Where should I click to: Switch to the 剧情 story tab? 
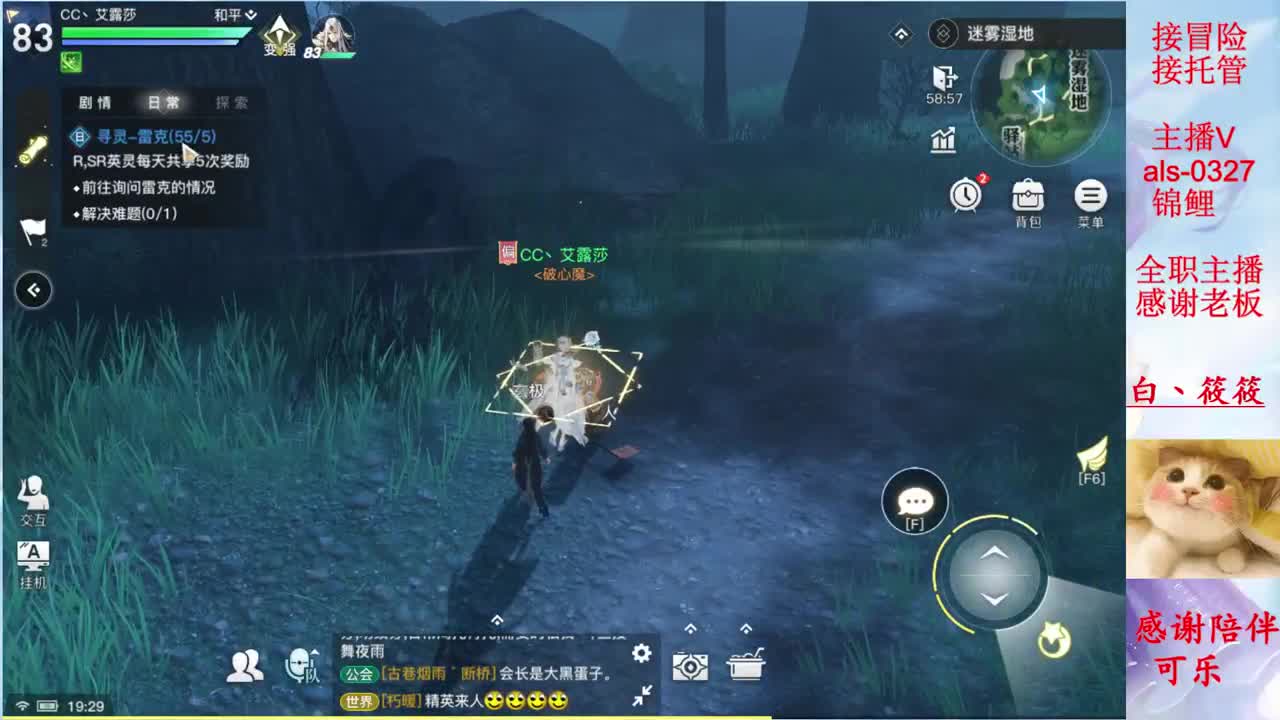(97, 103)
